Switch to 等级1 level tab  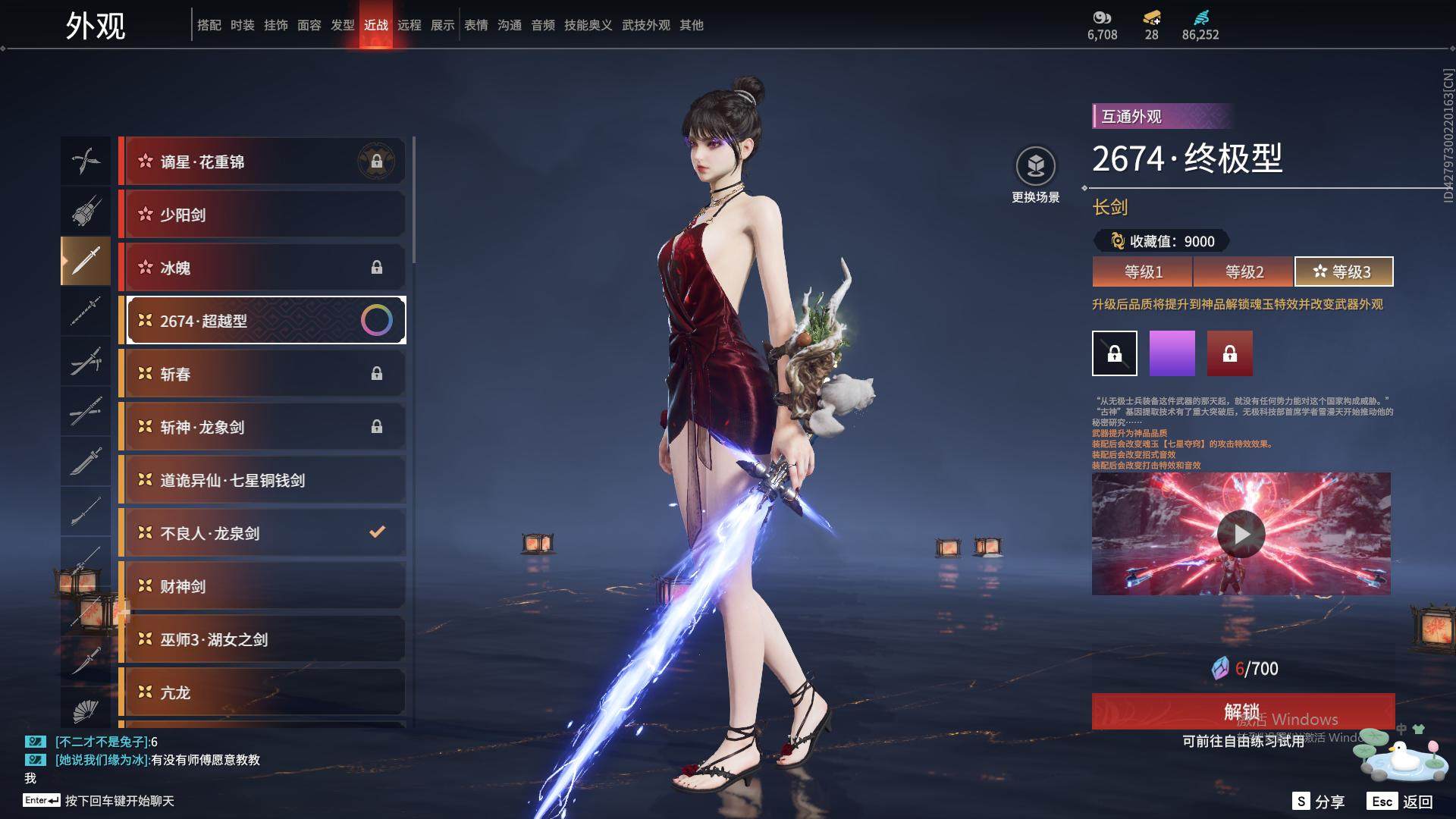click(x=1143, y=271)
